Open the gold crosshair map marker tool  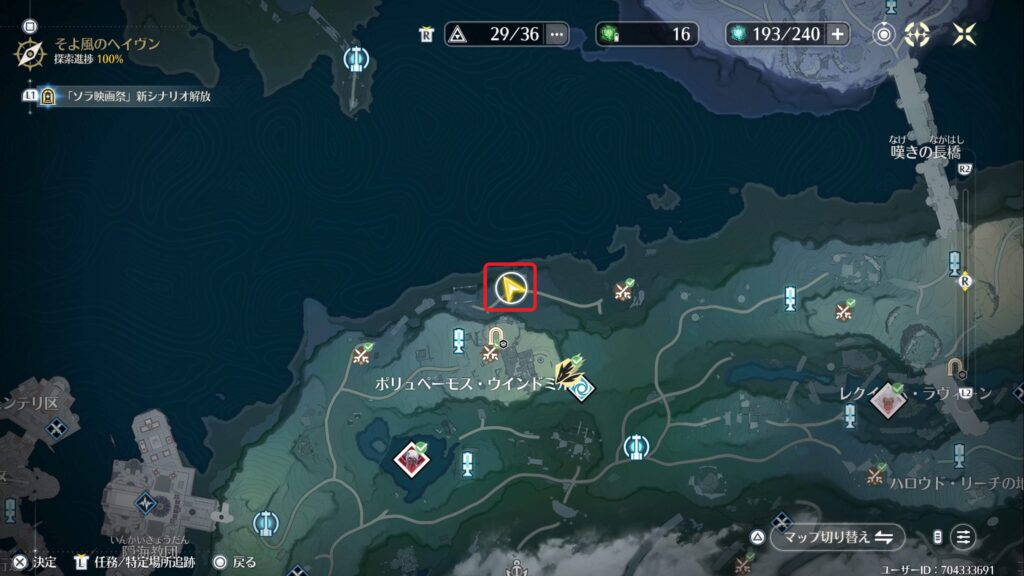pos(918,34)
